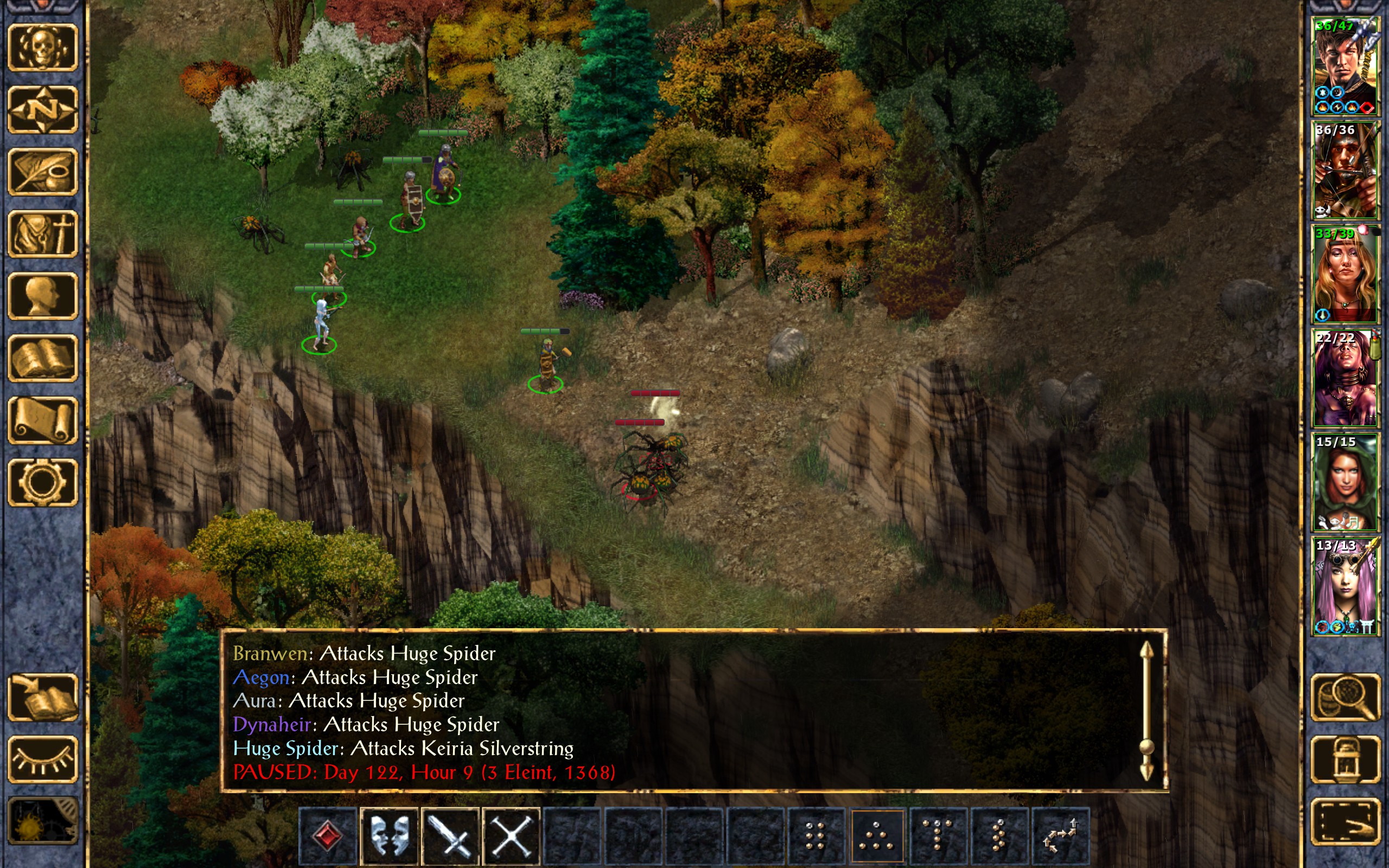Open the priest scroll button

tap(42, 420)
